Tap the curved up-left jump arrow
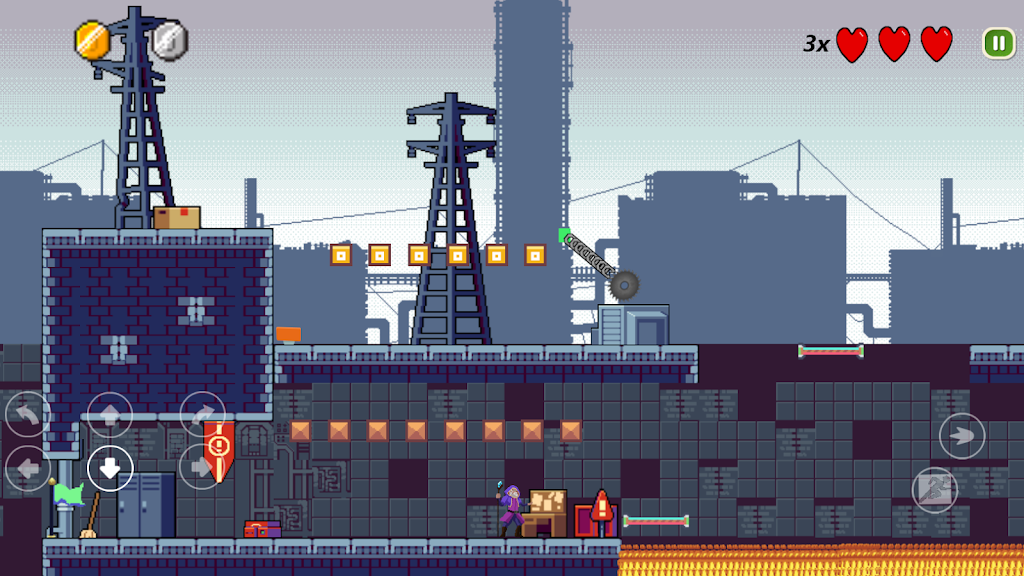 (x=28, y=414)
